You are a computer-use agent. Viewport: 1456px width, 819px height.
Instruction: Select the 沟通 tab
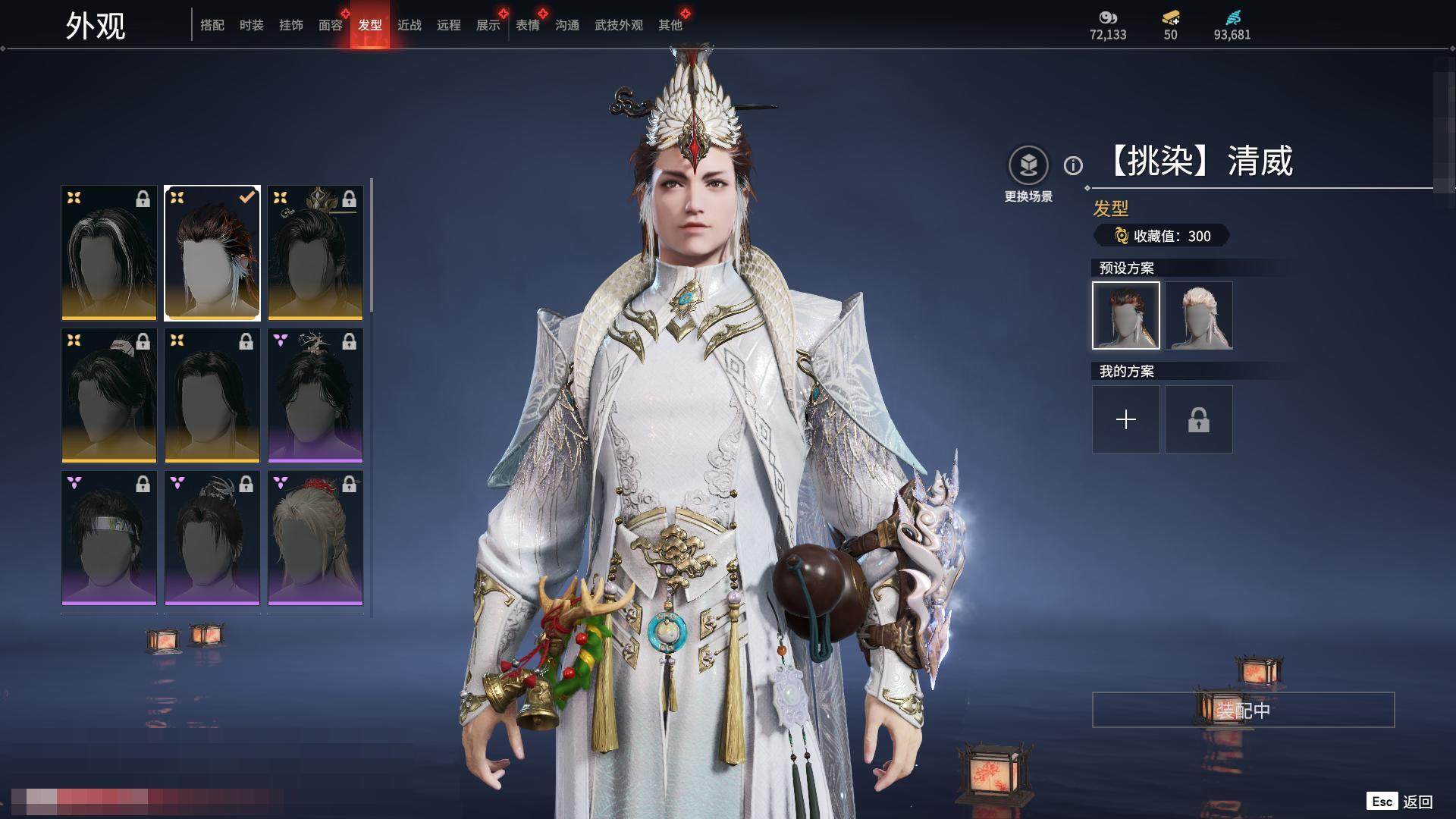[x=567, y=25]
